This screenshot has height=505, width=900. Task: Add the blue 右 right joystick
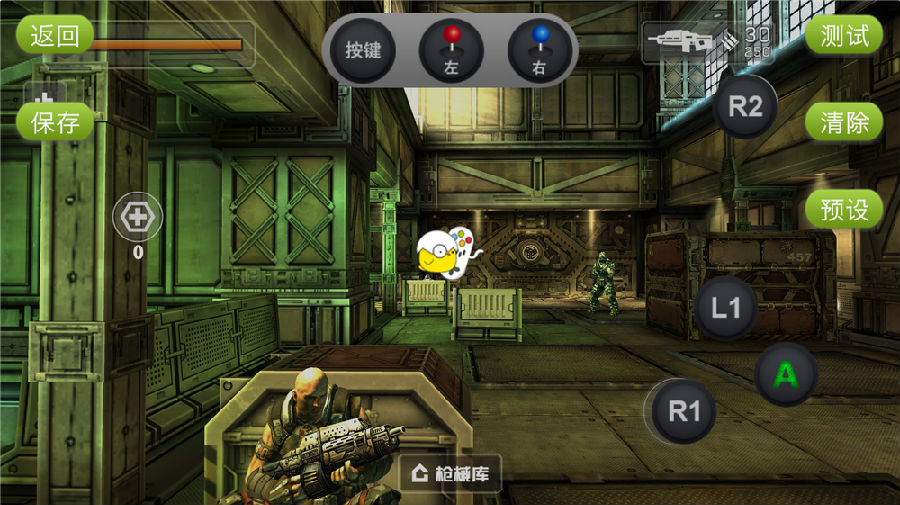[540, 50]
